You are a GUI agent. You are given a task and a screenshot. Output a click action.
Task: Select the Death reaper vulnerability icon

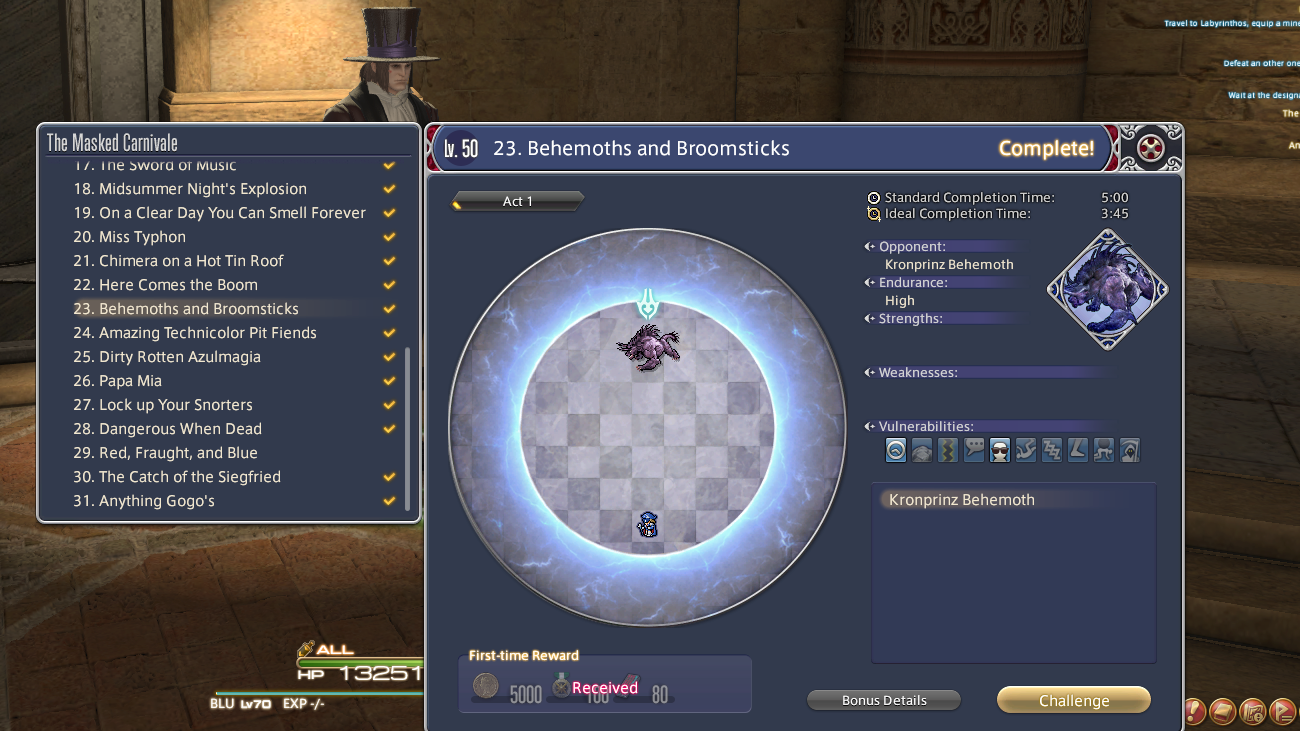pos(1129,450)
